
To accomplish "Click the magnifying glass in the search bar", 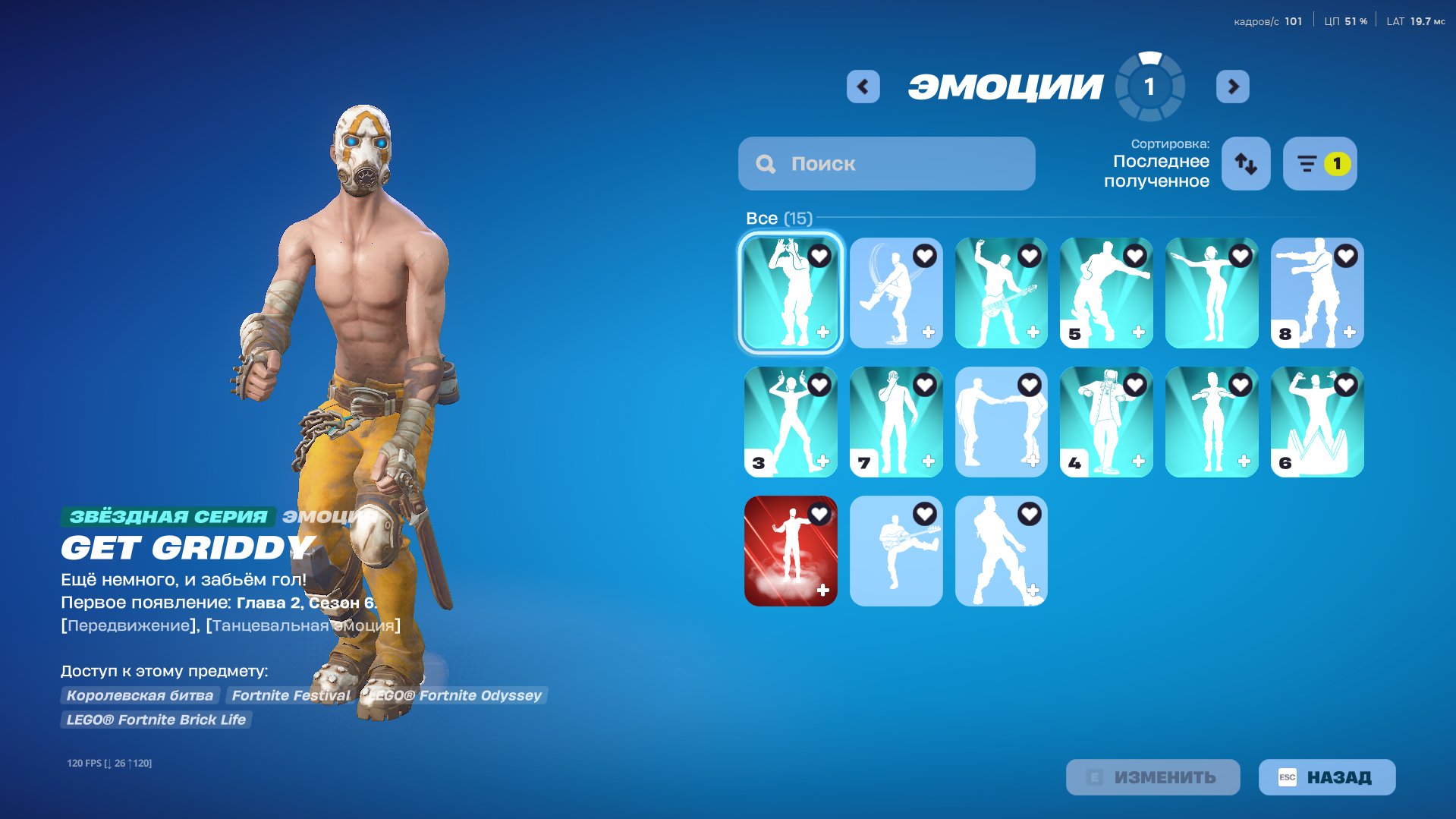I will click(x=765, y=163).
